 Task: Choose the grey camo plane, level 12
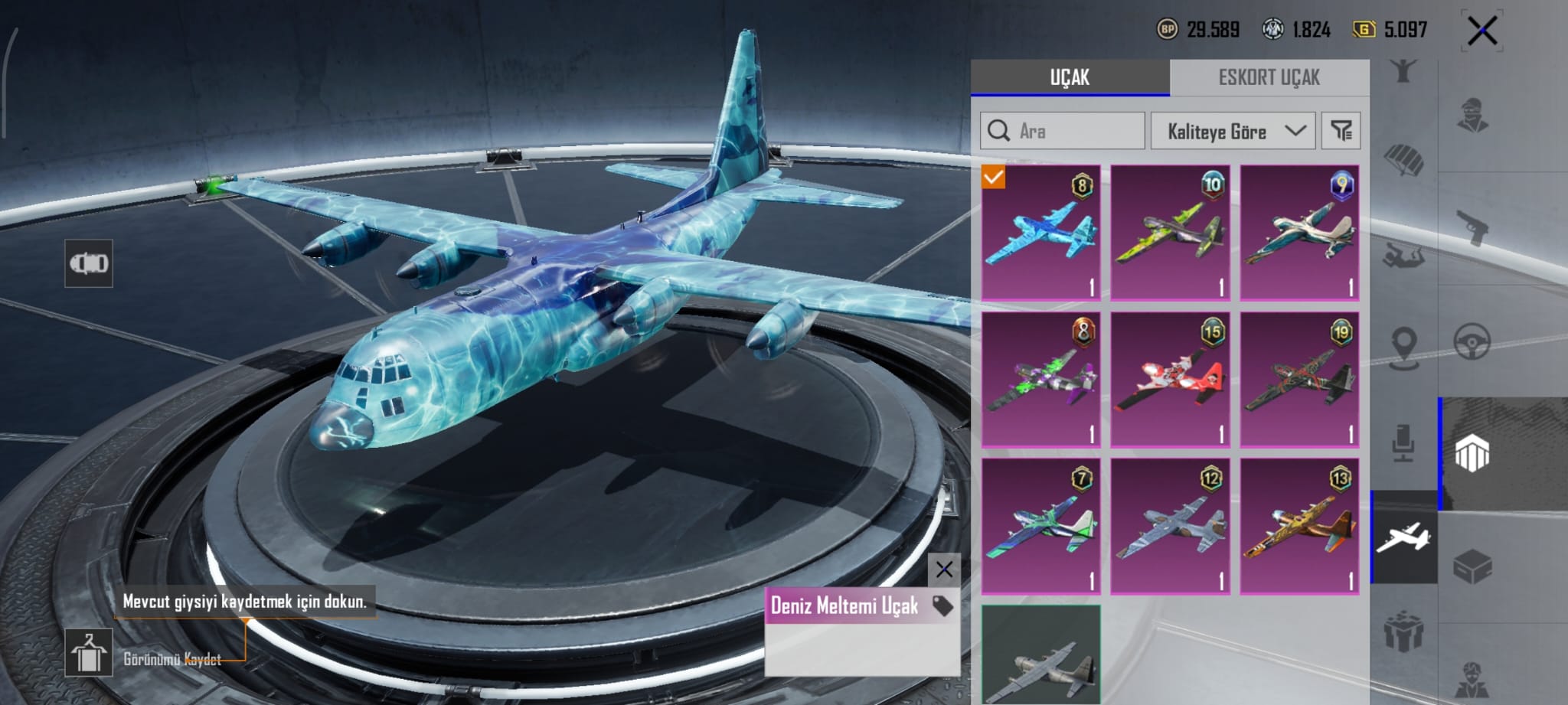1170,526
